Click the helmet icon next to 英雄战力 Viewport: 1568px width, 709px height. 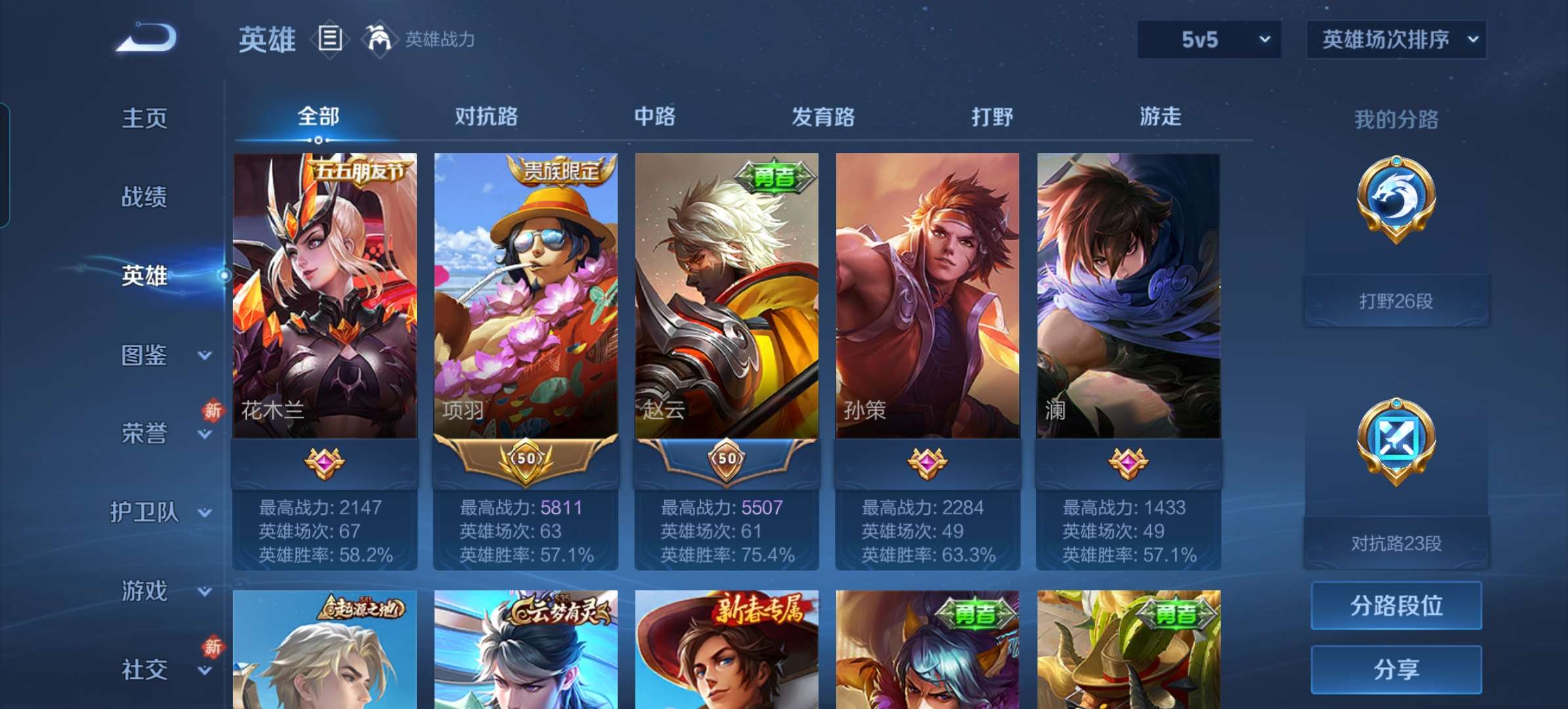[x=381, y=39]
